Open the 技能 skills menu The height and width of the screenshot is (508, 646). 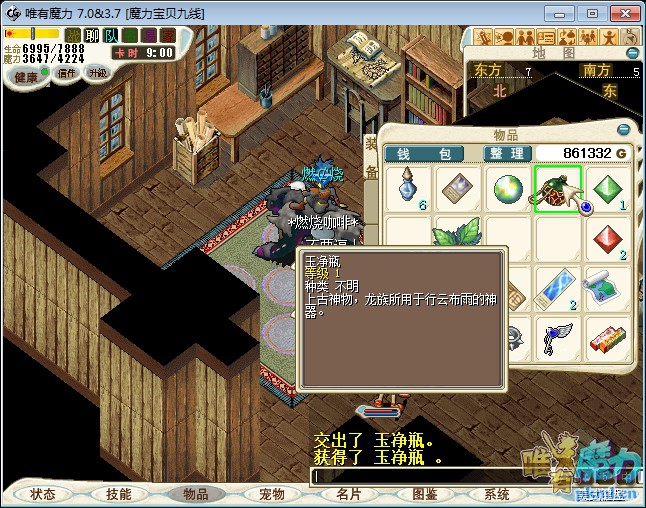pos(118,494)
